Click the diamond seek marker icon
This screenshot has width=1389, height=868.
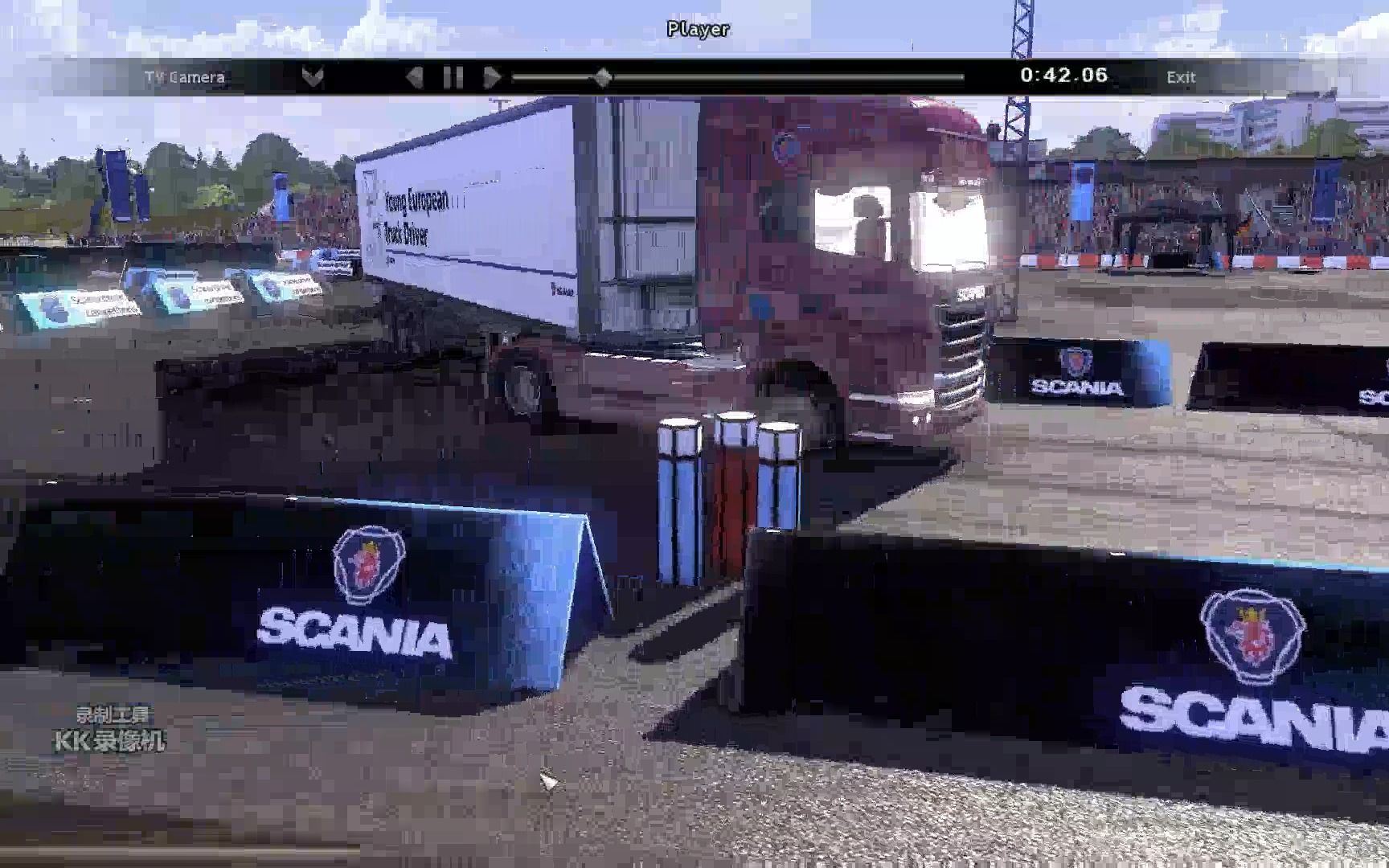(x=604, y=76)
